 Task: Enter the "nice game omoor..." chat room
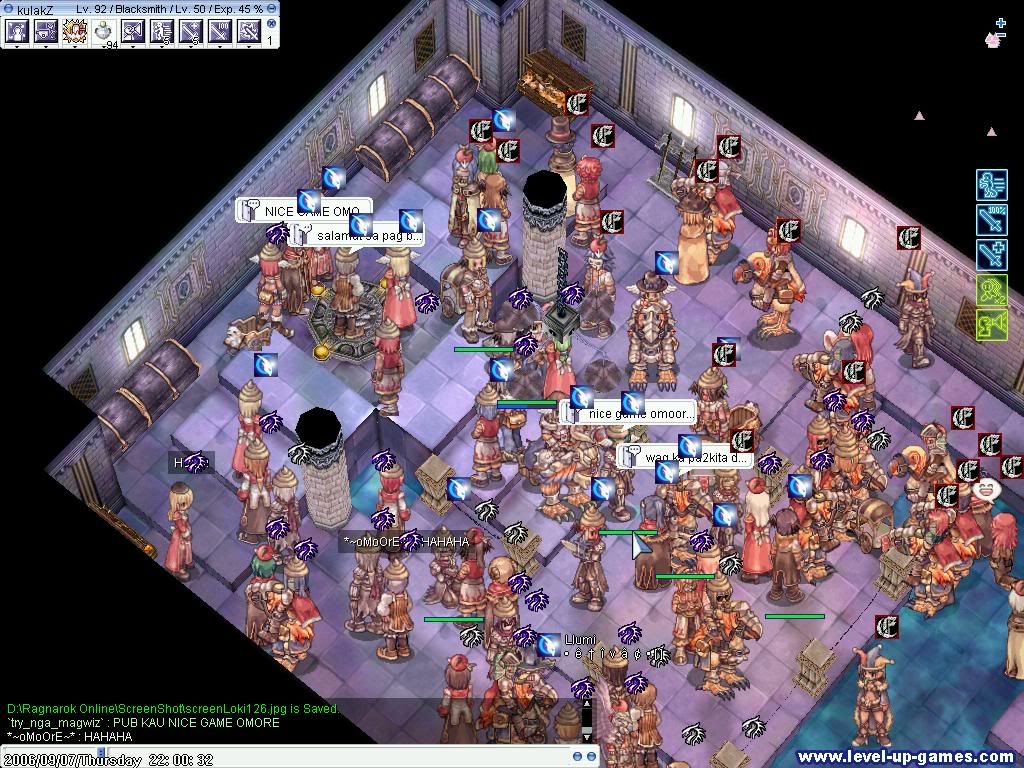[x=639, y=413]
